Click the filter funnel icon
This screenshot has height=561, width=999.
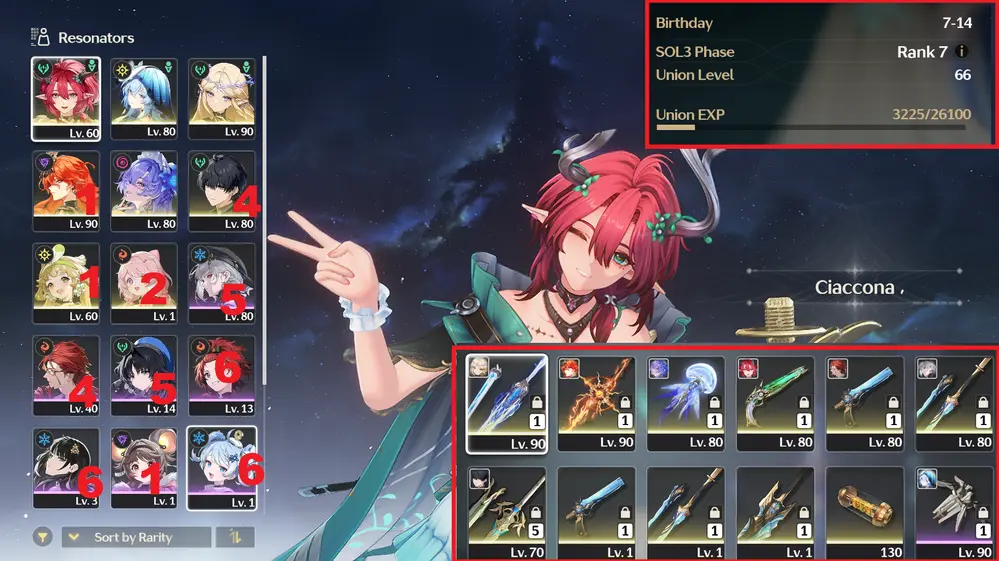(40, 537)
